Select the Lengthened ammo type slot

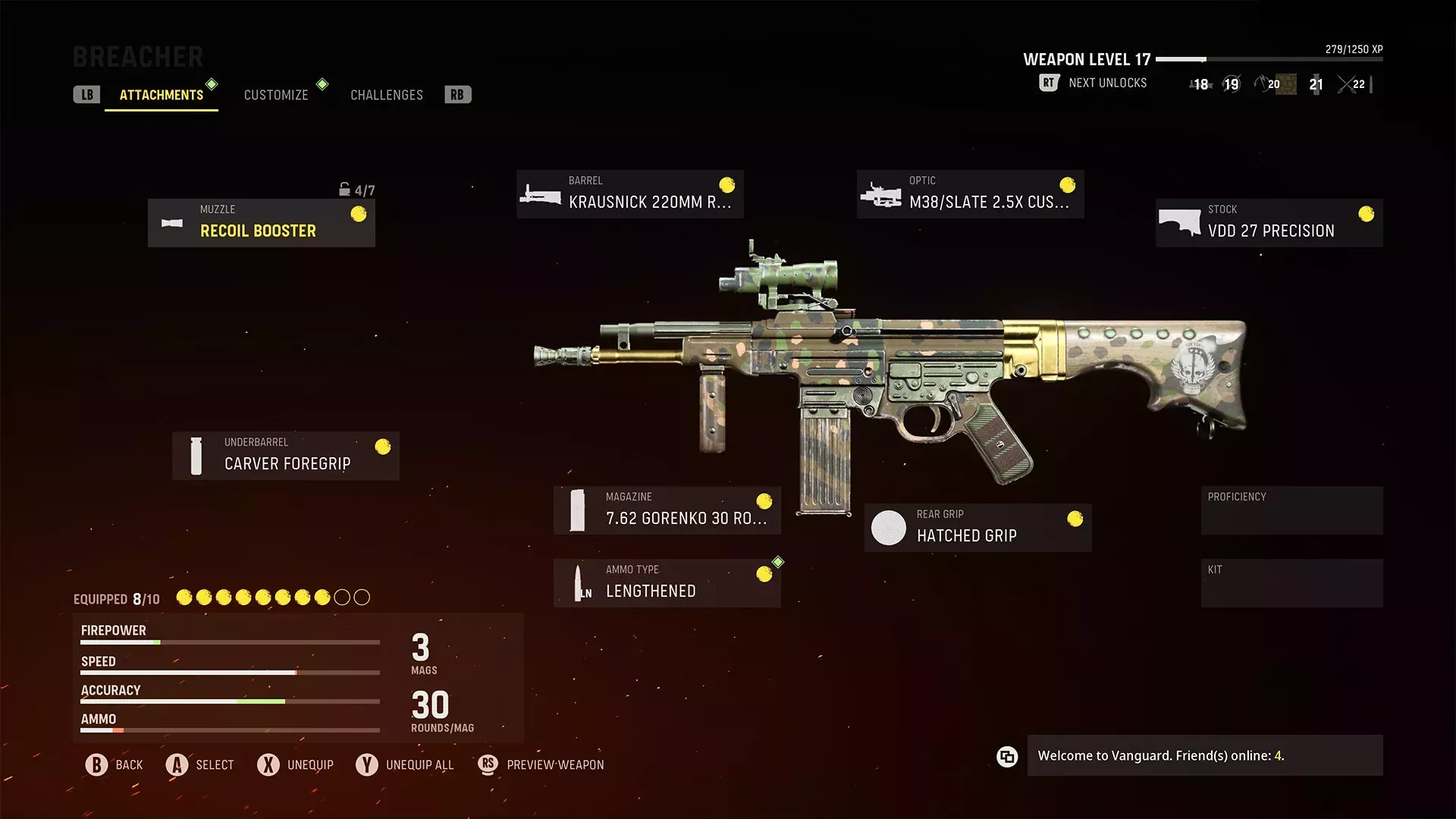[667, 583]
